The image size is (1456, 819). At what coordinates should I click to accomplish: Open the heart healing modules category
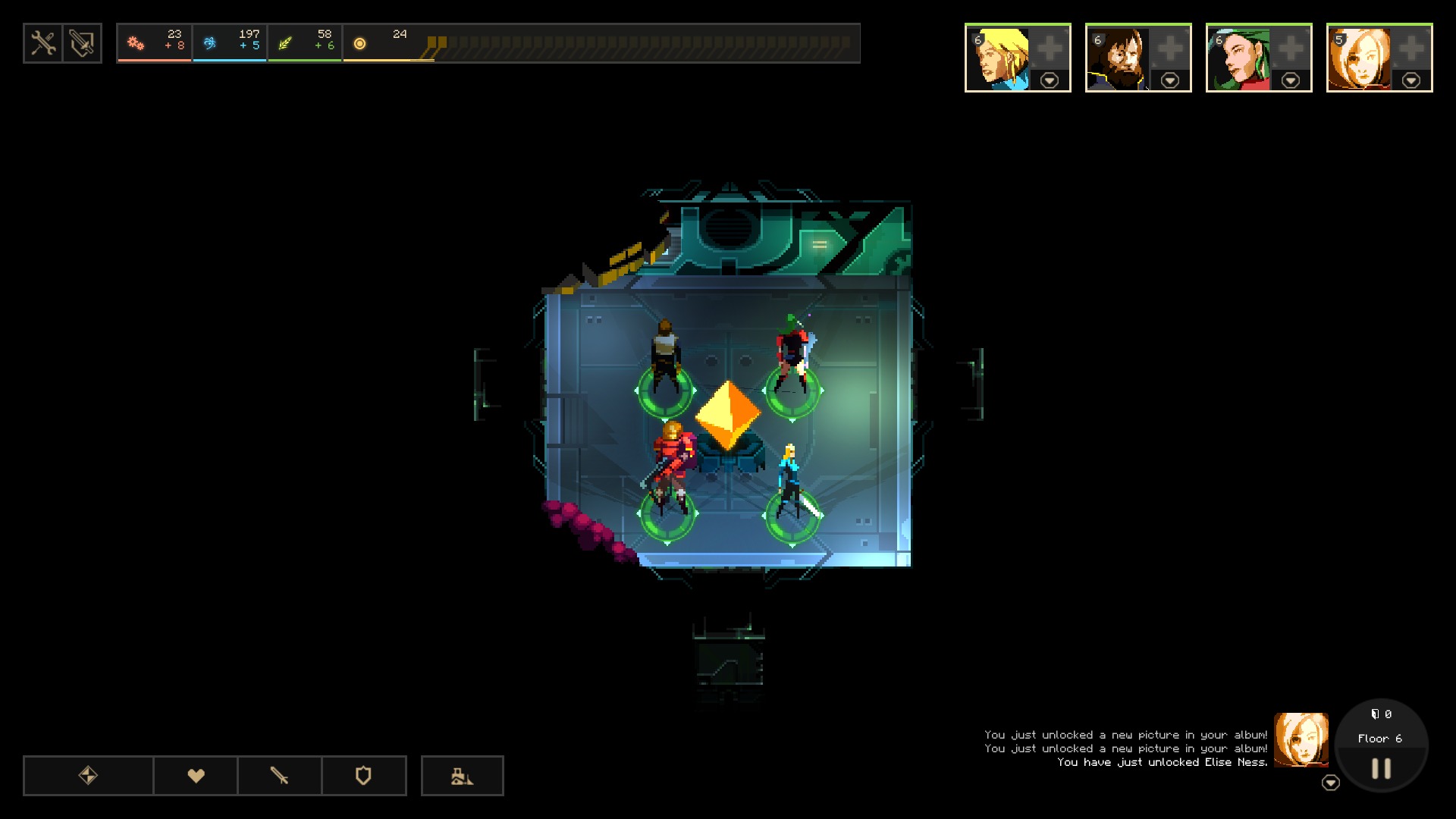(x=196, y=776)
